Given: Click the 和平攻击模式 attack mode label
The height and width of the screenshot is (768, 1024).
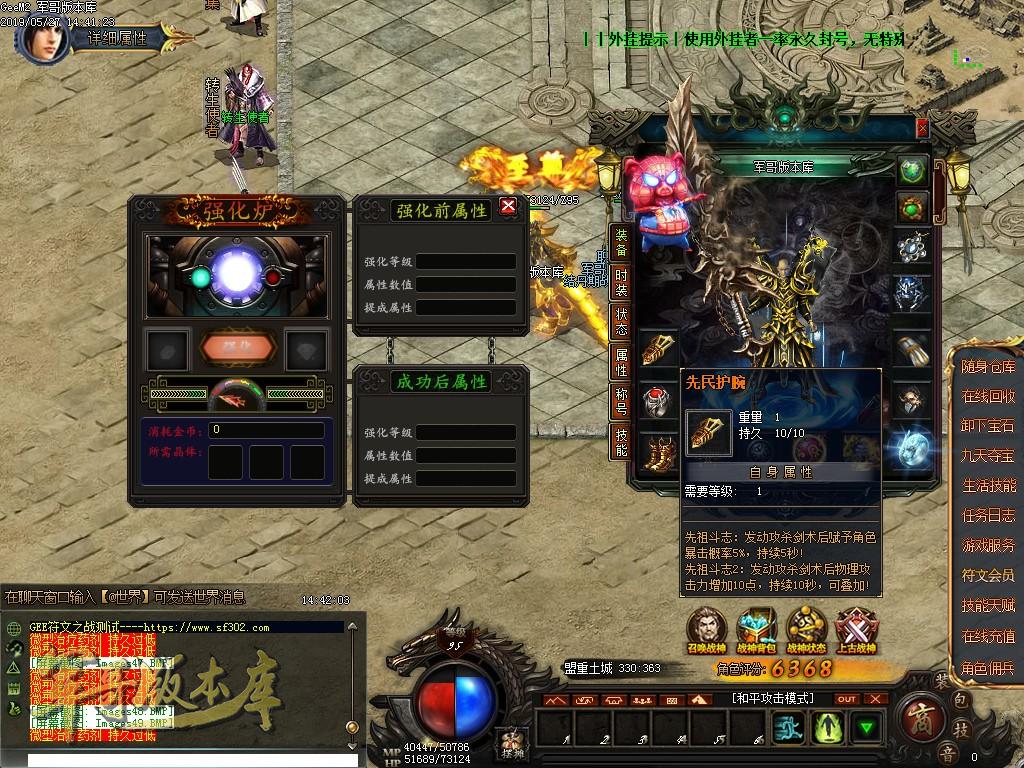Looking at the screenshot, I should (772, 698).
